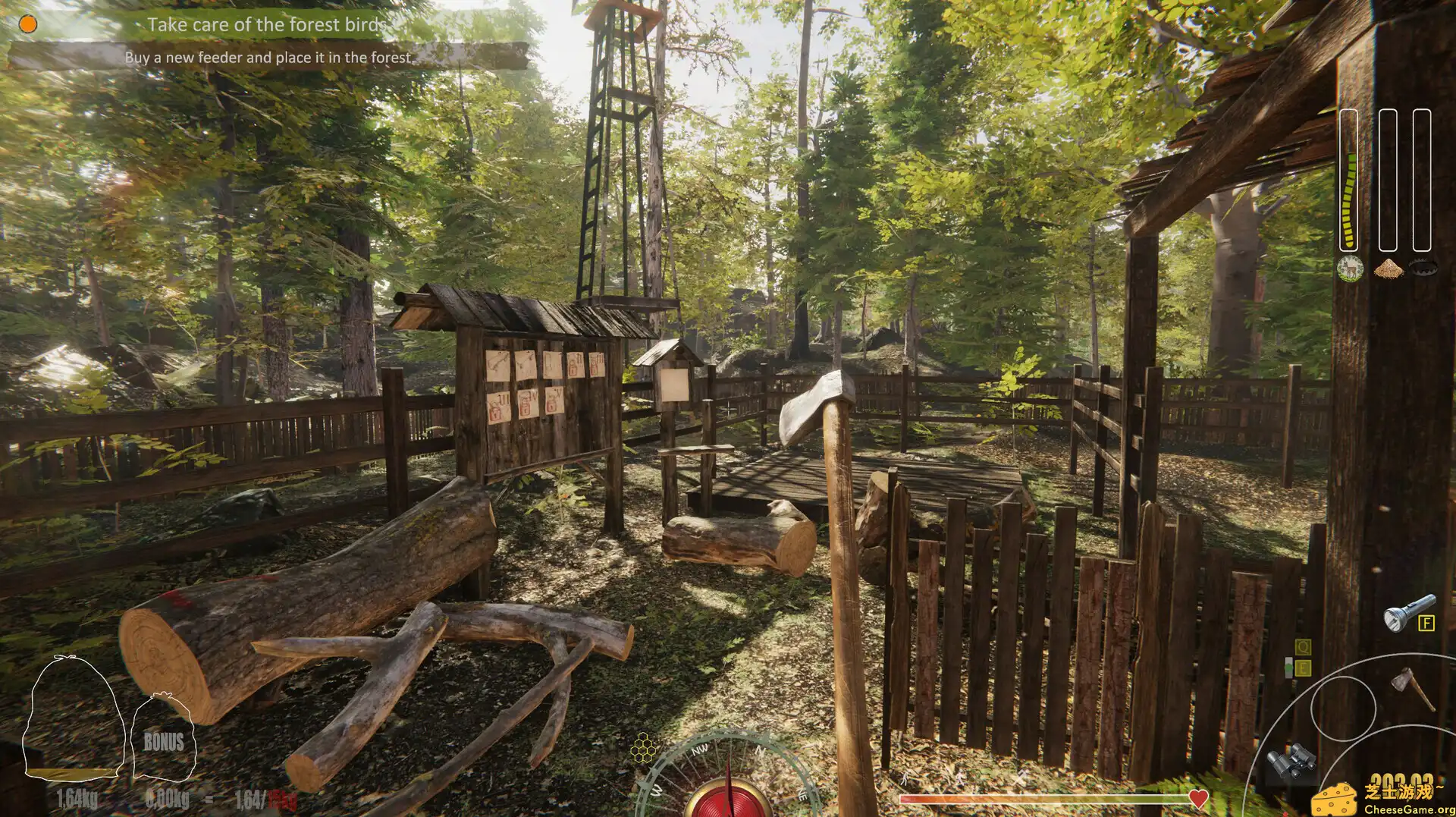Select the deer badge icon

1350,269
